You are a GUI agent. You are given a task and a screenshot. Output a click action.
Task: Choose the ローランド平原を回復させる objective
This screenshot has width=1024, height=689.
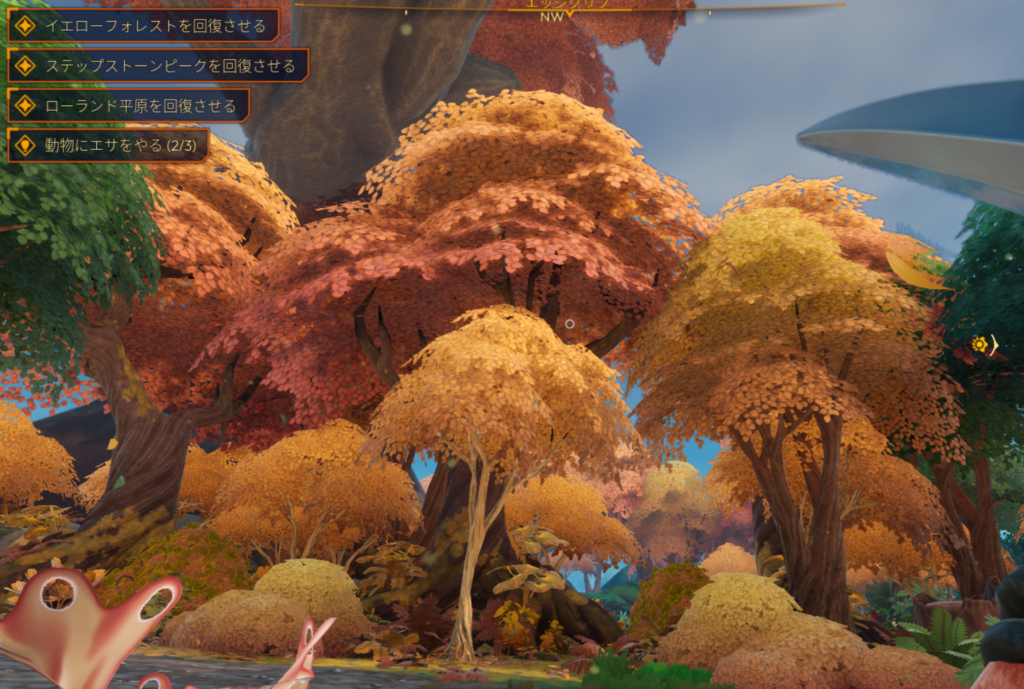[x=130, y=105]
